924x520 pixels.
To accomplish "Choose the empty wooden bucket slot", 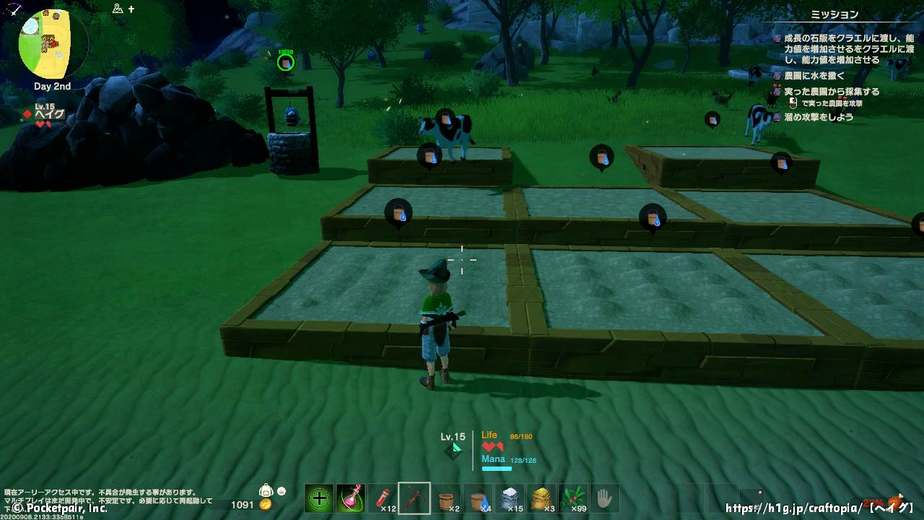I will click(447, 498).
